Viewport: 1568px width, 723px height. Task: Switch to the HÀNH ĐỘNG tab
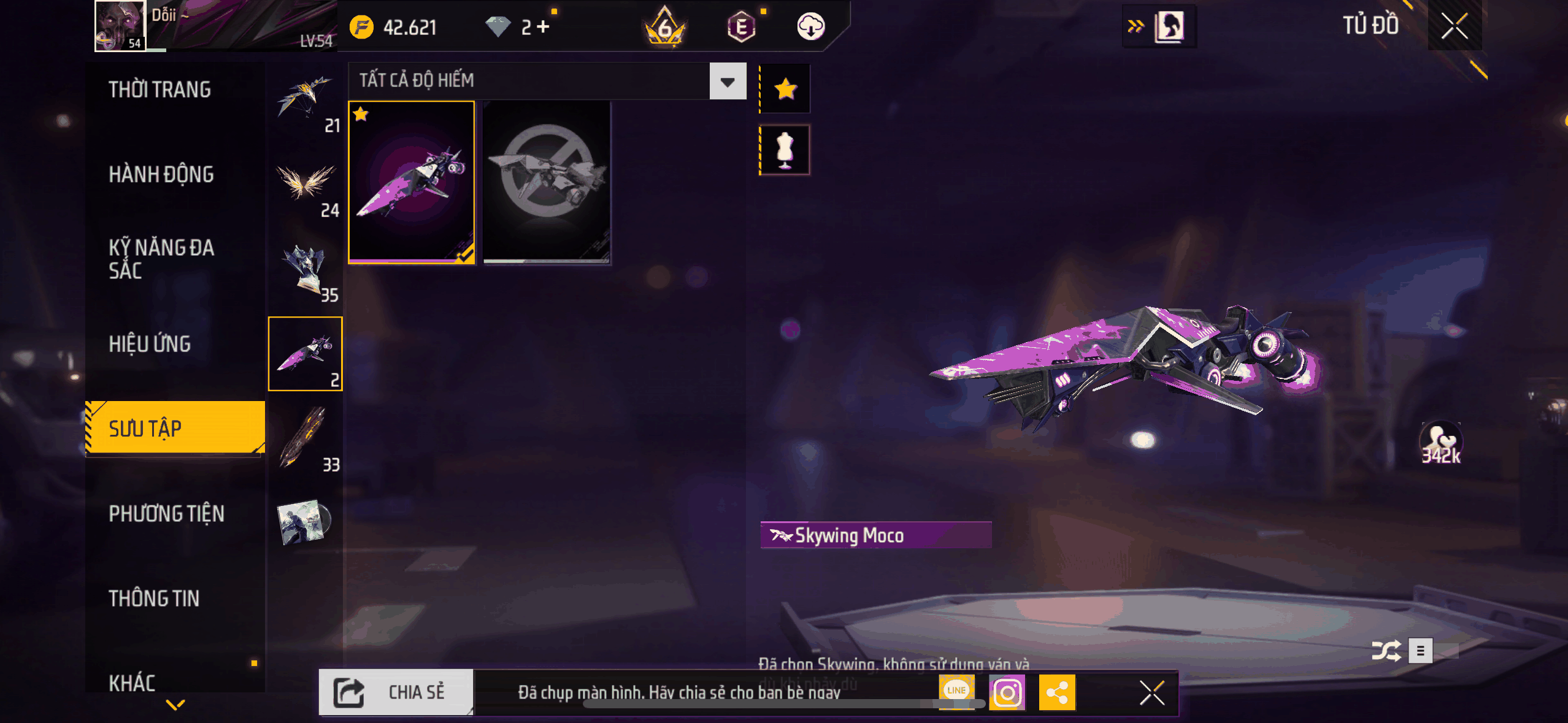point(161,175)
